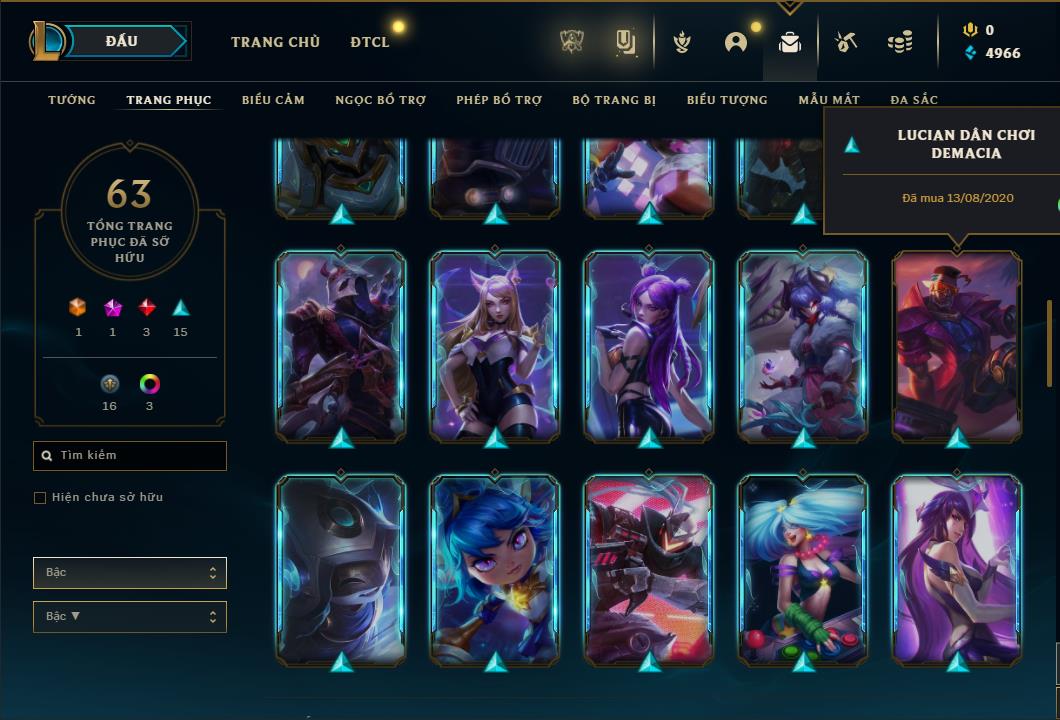Select the blonde K/DA Ahri skin card
The width and height of the screenshot is (1060, 720).
(495, 345)
